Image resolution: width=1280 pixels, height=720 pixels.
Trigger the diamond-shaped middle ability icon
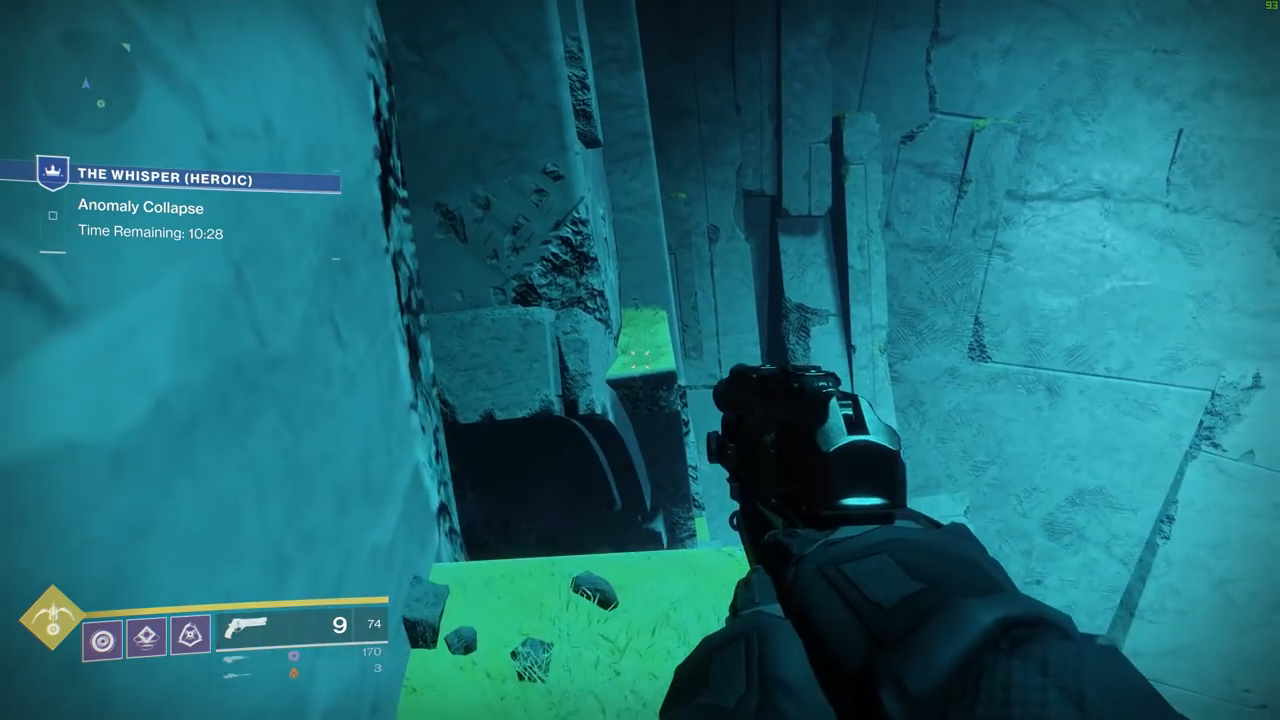(x=146, y=637)
